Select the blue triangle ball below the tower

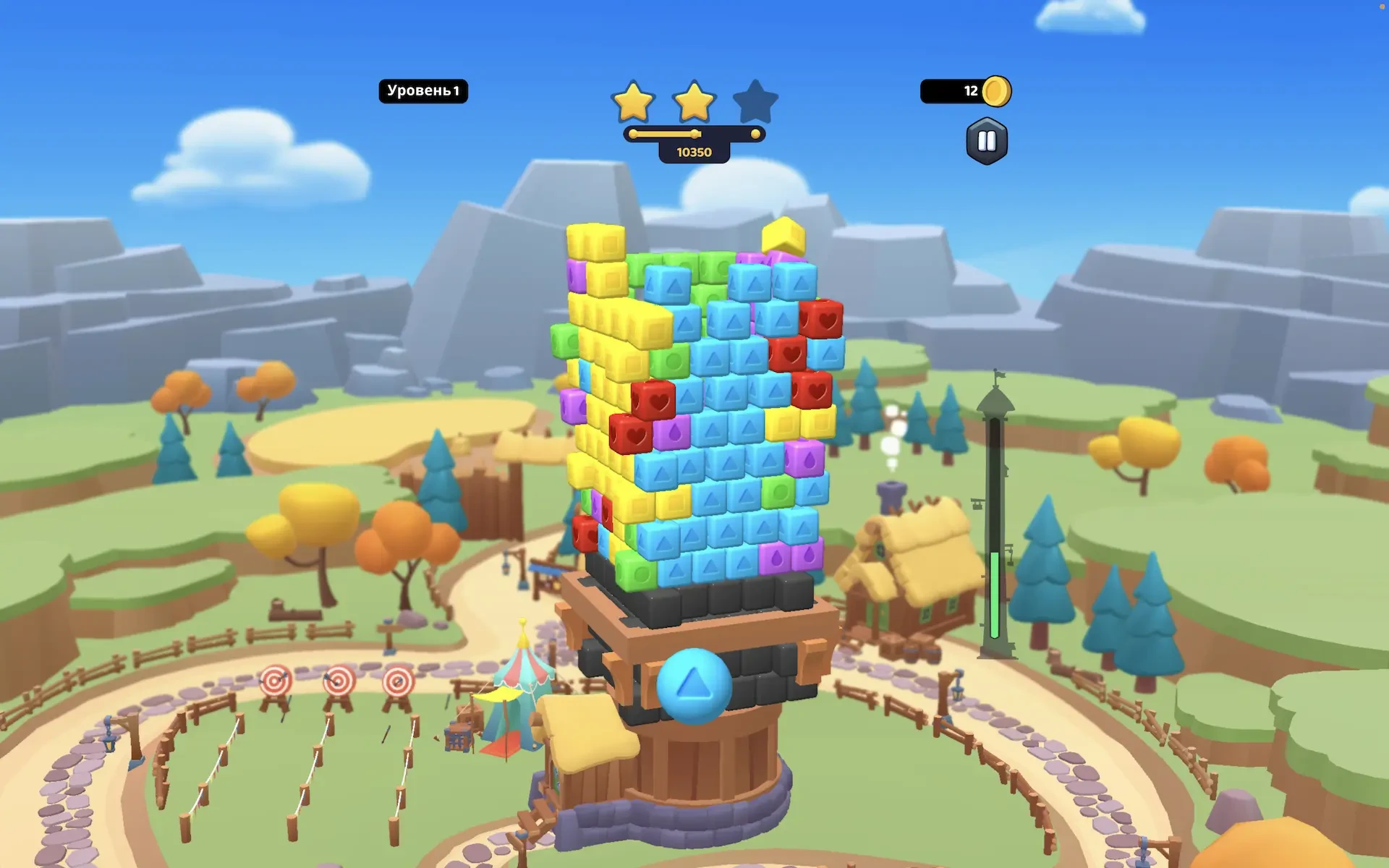click(694, 684)
